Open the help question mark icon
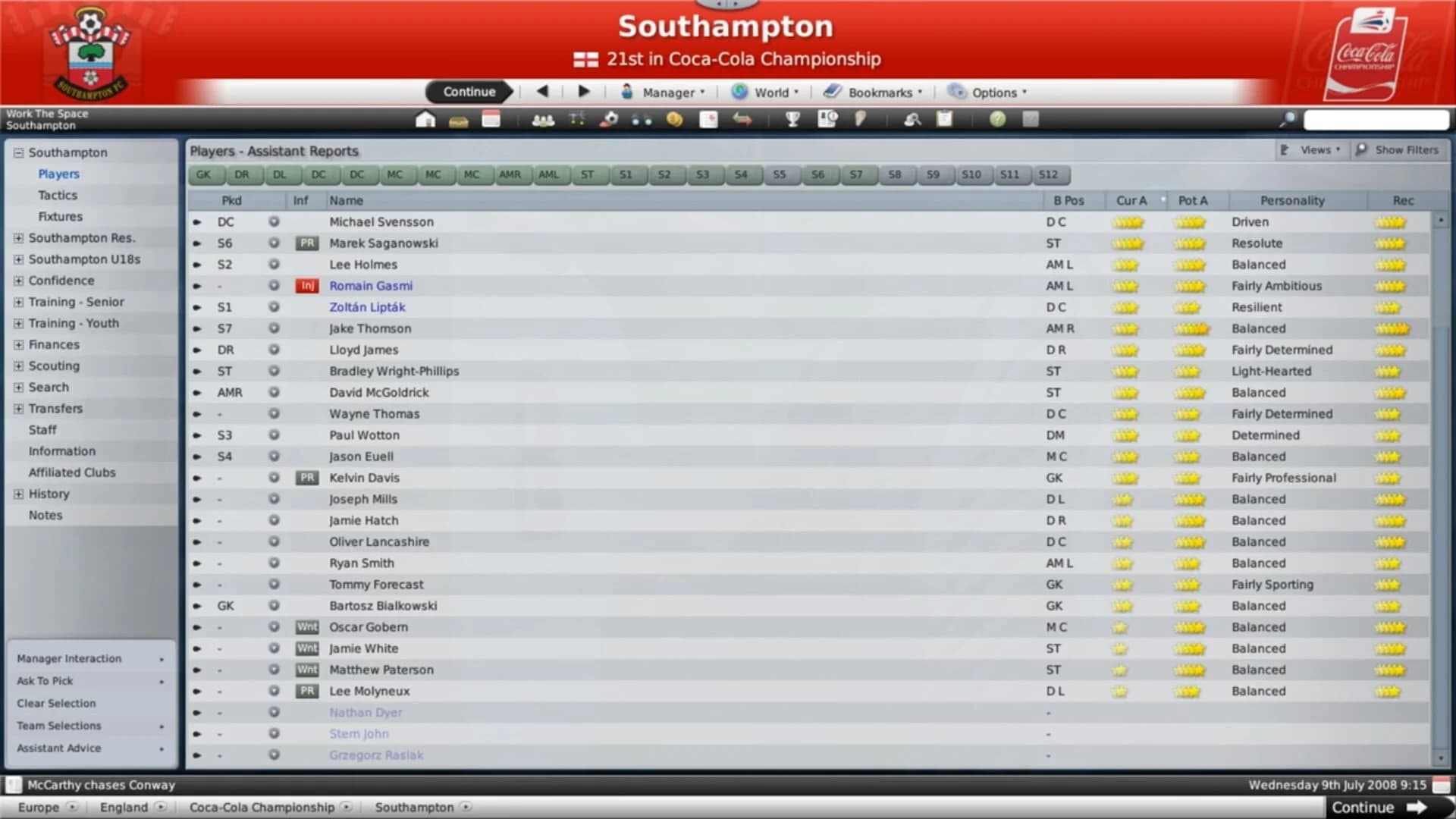1456x819 pixels. [997, 119]
